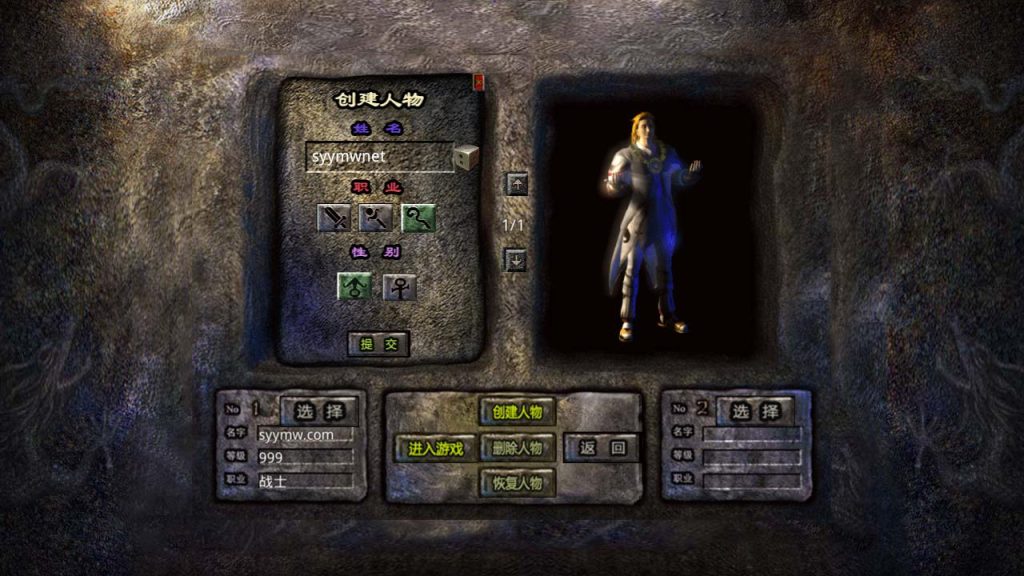Choose the green staff taoist class

pos(418,217)
